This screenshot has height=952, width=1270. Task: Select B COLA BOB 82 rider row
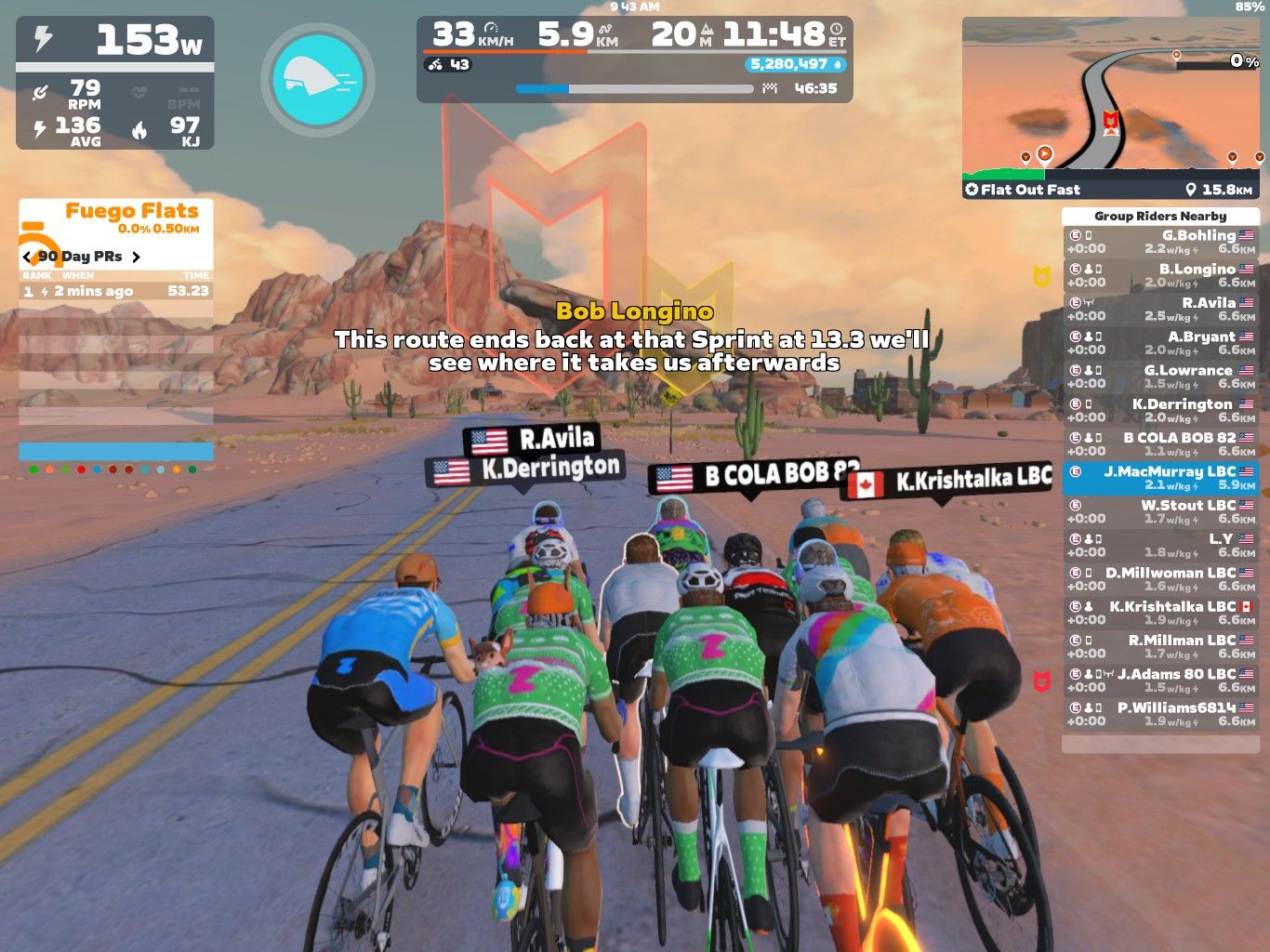click(x=1160, y=443)
